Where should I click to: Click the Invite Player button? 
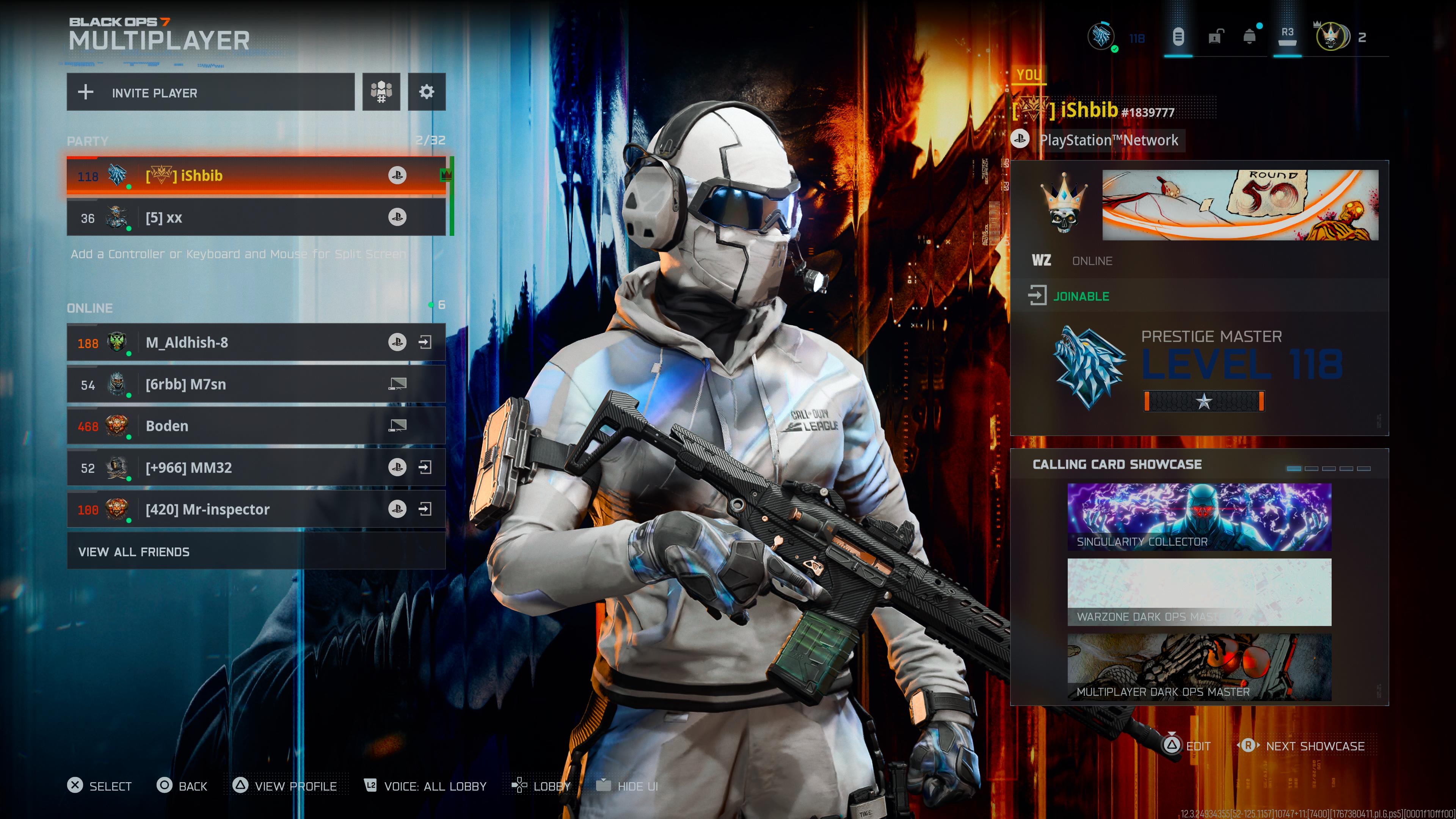[x=210, y=92]
